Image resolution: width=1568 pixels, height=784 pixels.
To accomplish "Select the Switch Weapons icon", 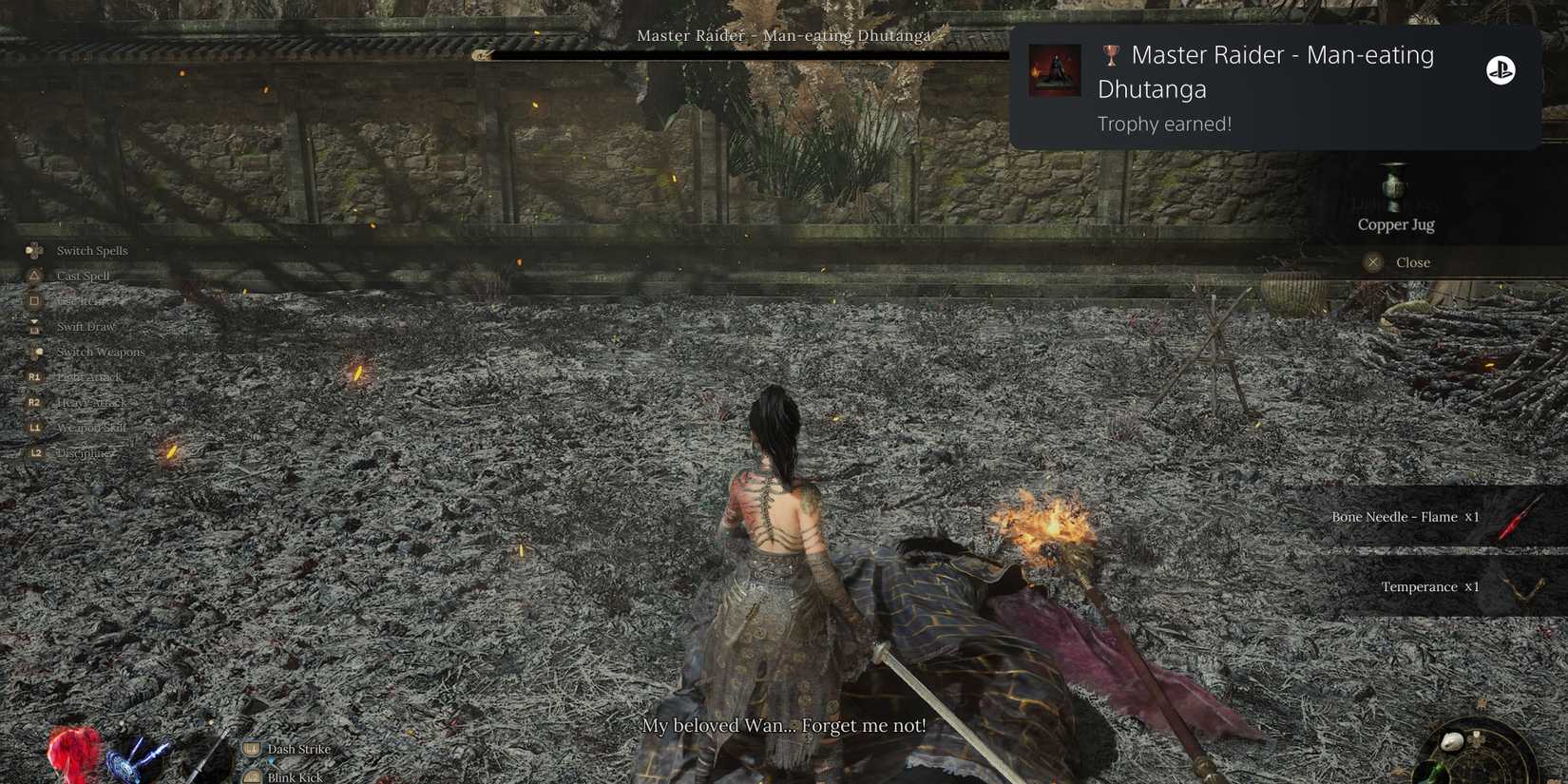I will click(36, 352).
